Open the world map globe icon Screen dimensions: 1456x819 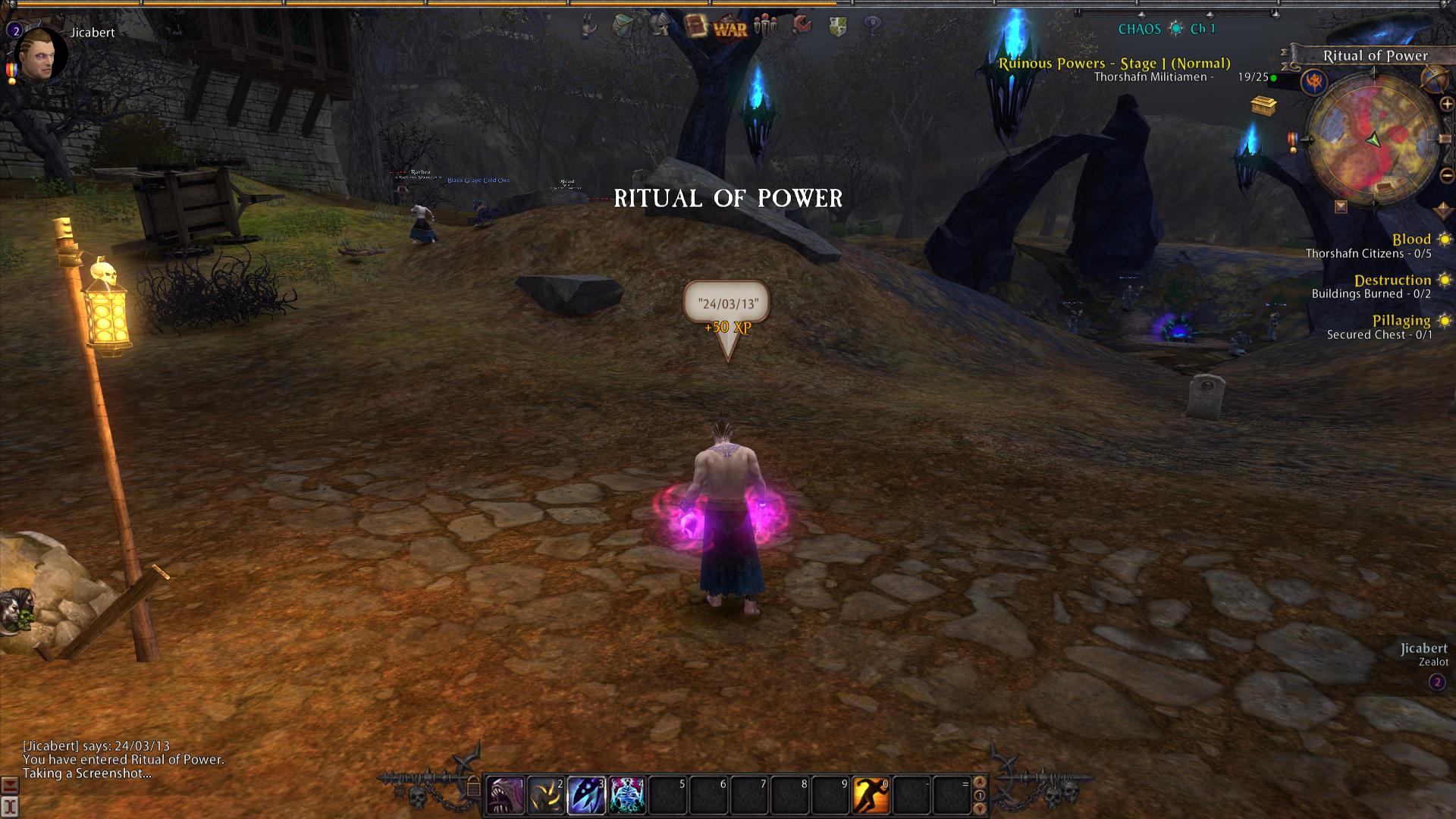1433,78
